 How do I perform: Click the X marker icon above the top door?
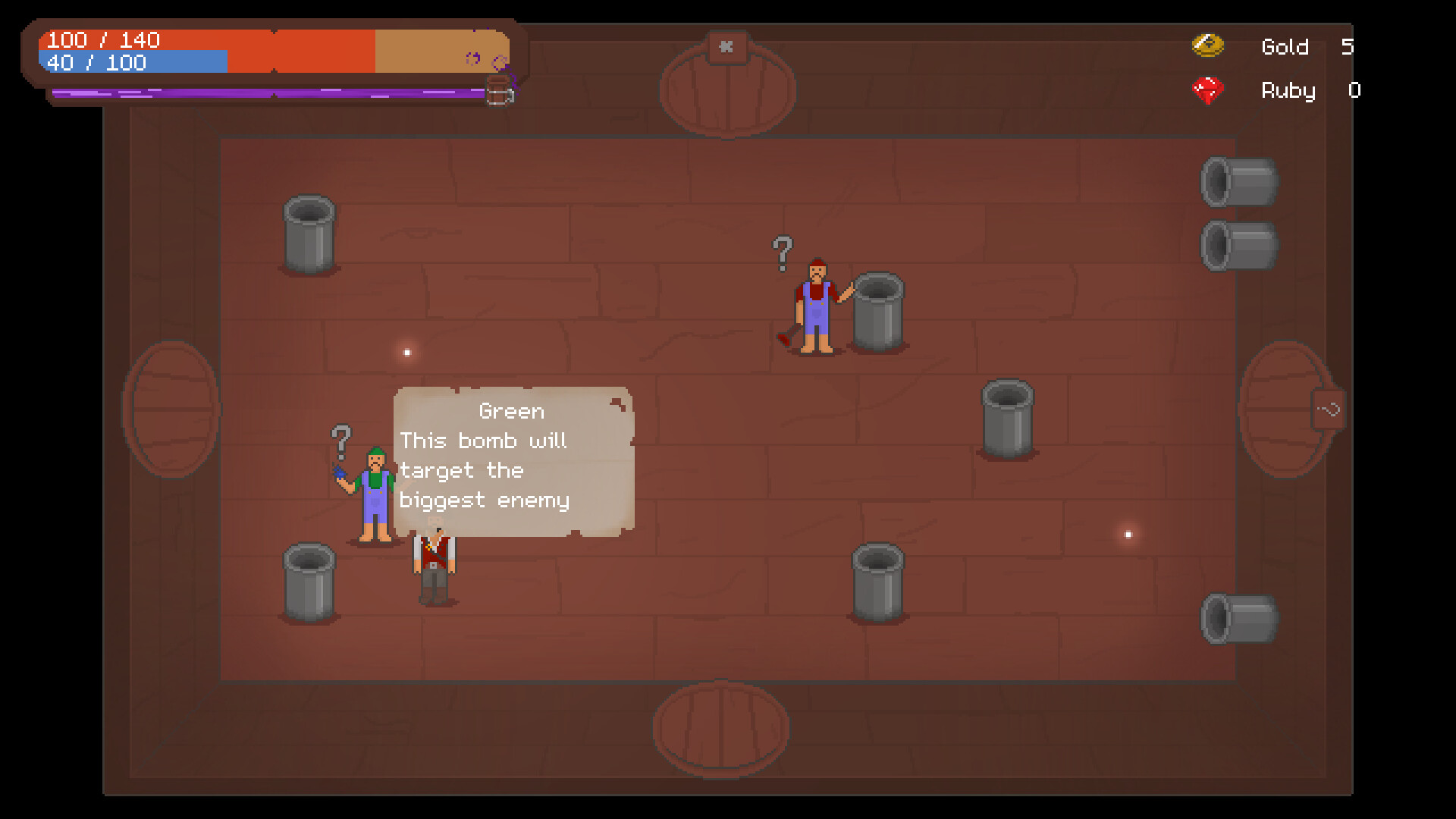(726, 47)
